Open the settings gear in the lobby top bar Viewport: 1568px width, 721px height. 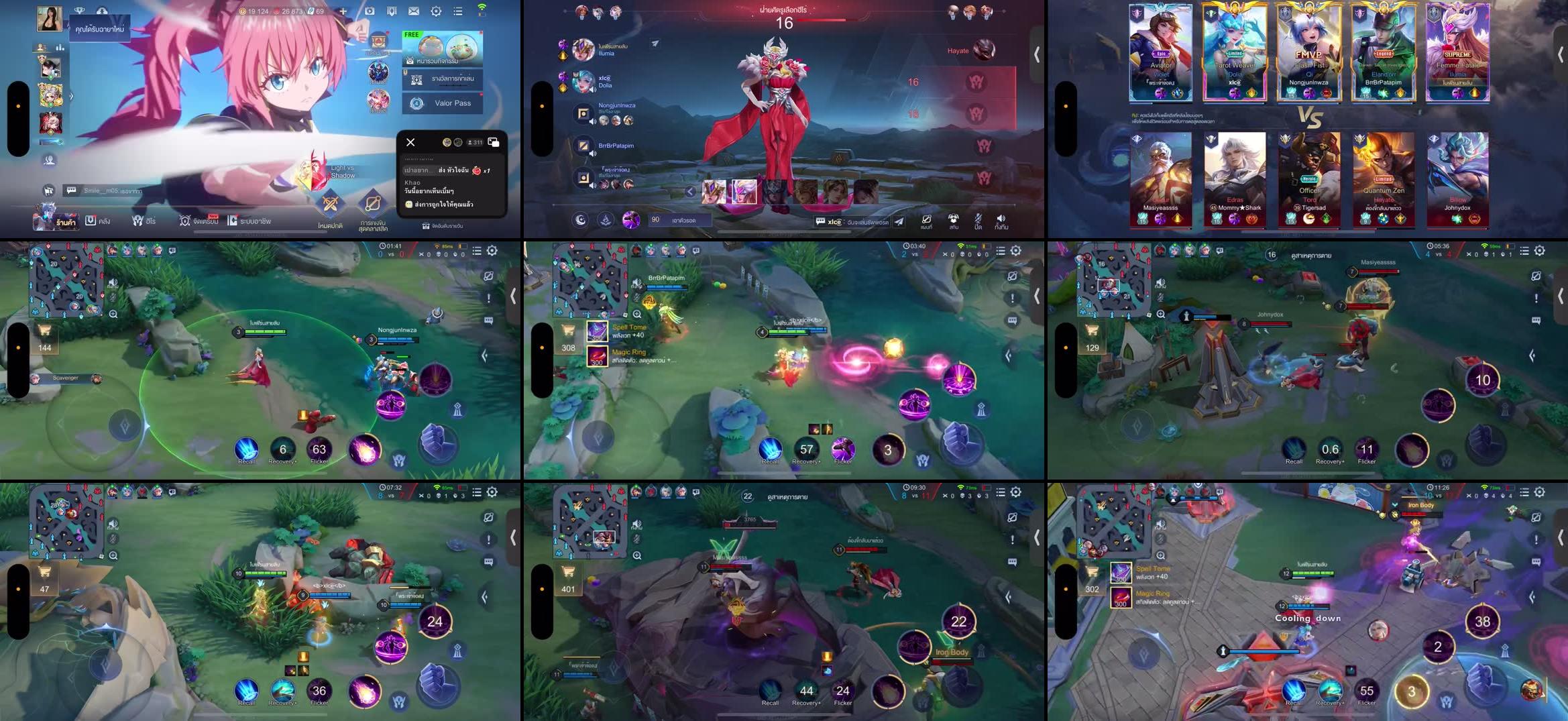click(x=435, y=11)
